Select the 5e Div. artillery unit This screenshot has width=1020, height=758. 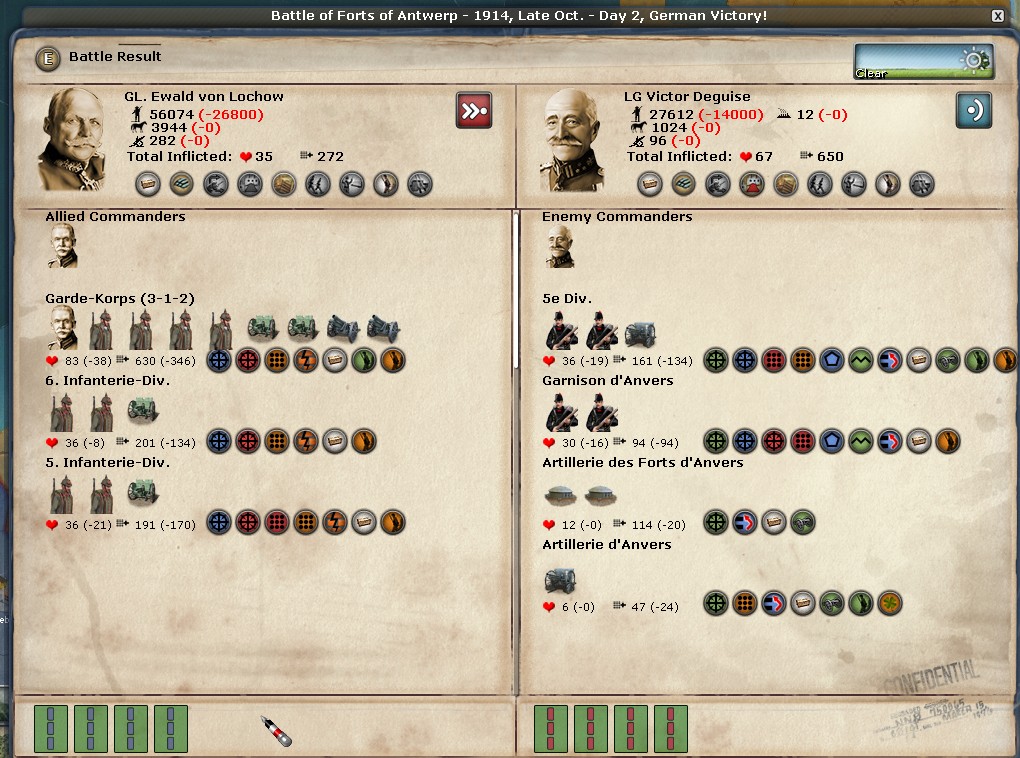(639, 332)
